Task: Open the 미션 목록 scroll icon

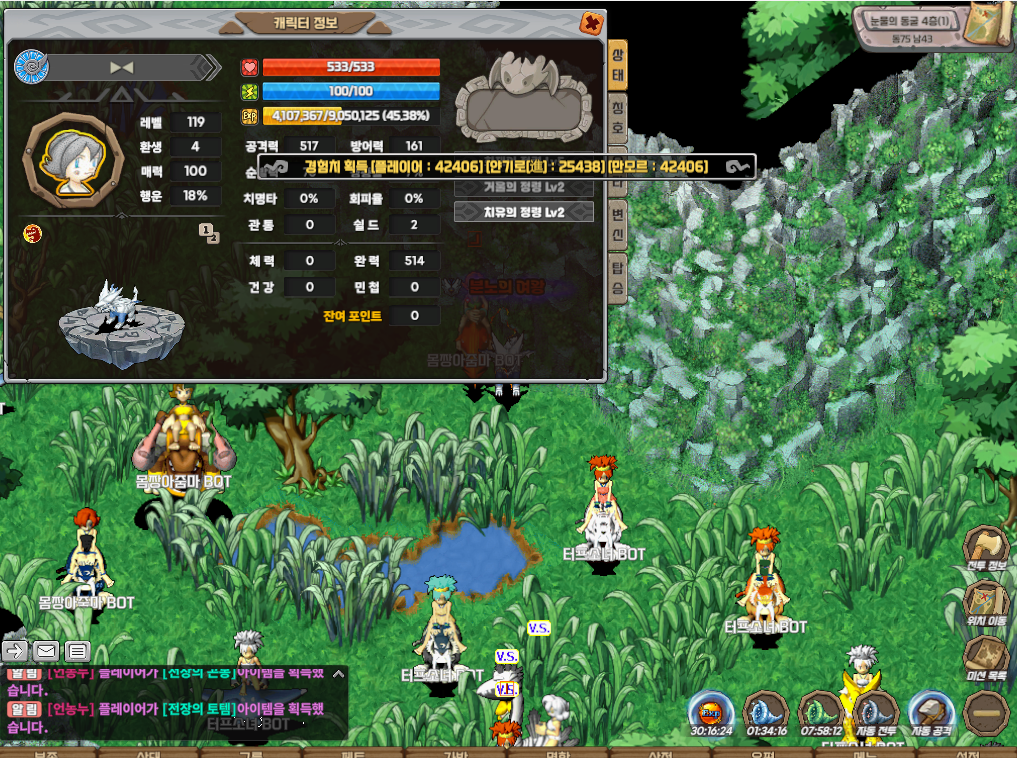Action: pyautogui.click(x=984, y=657)
